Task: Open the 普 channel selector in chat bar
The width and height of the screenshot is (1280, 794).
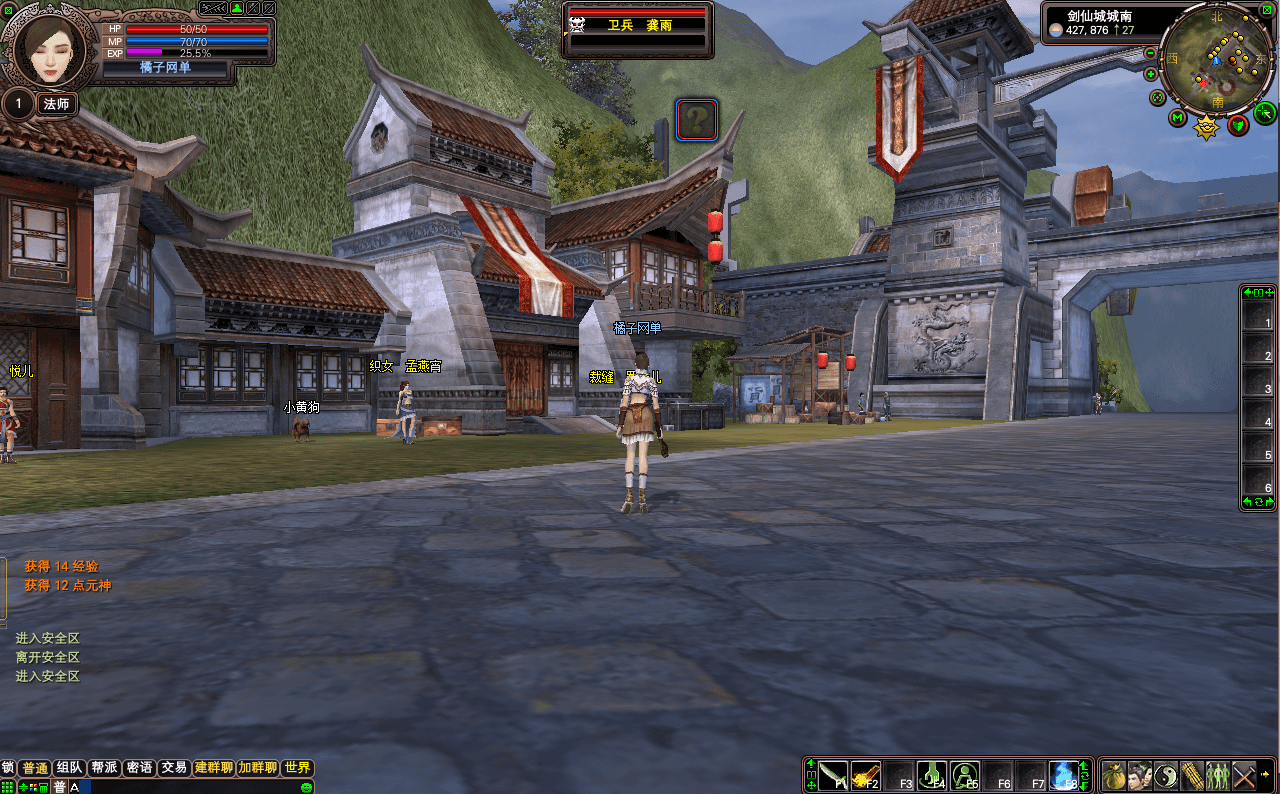Action: 59,787
